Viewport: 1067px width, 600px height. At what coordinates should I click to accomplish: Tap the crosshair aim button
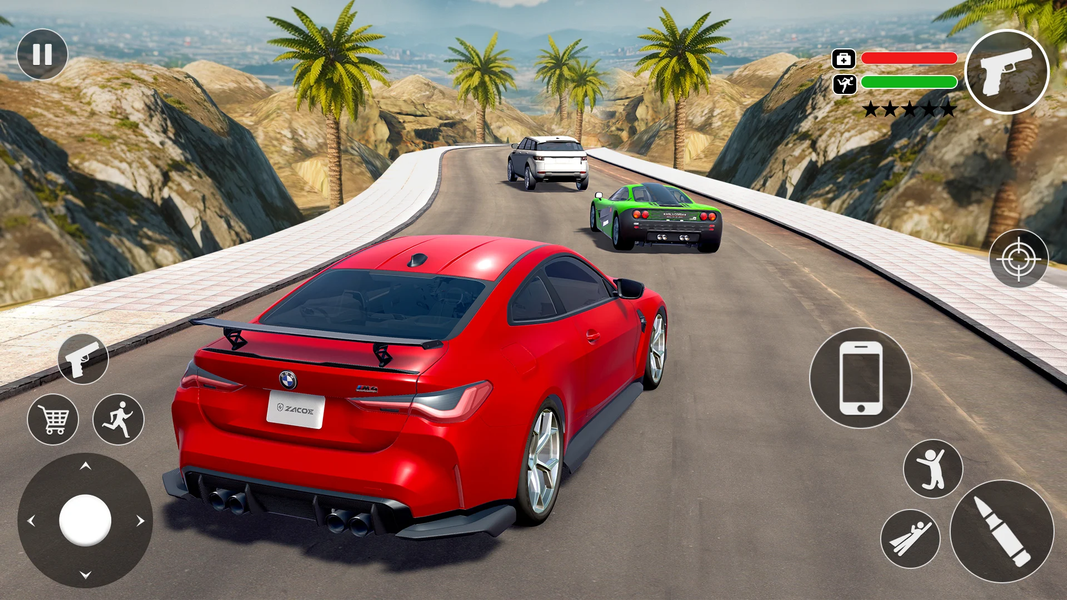click(1018, 258)
